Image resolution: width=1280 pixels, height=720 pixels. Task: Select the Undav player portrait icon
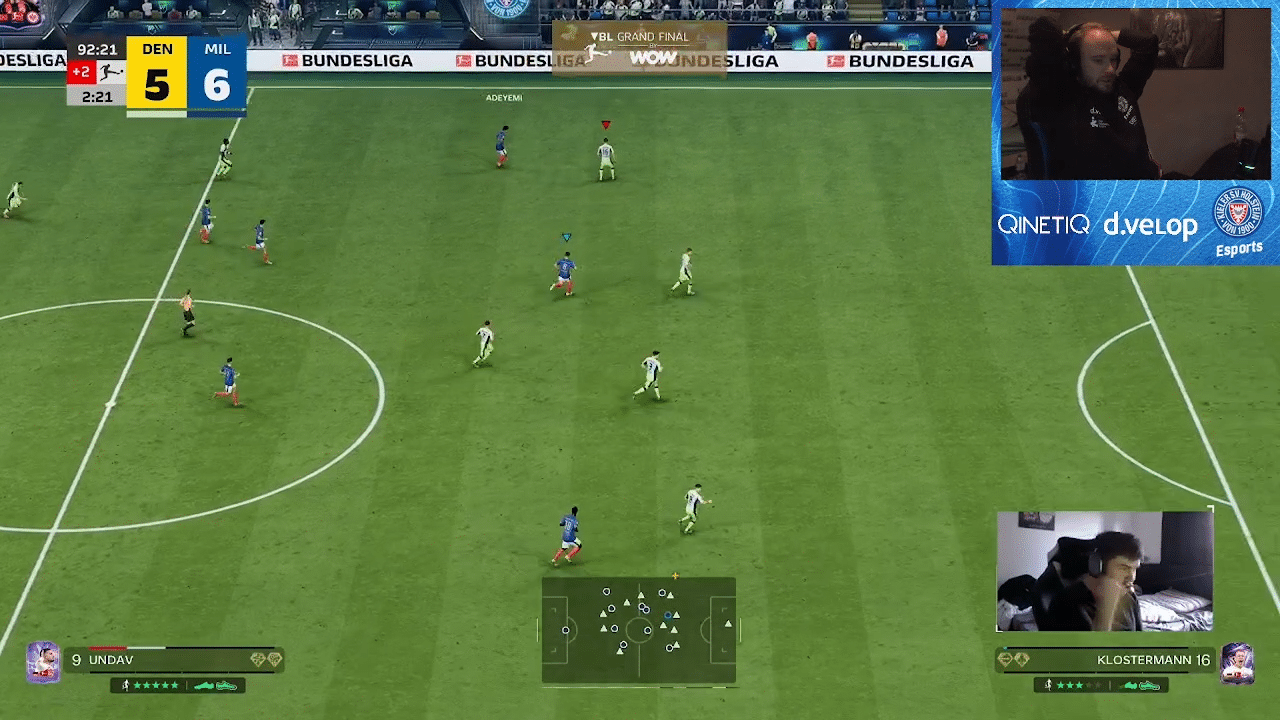[43, 661]
